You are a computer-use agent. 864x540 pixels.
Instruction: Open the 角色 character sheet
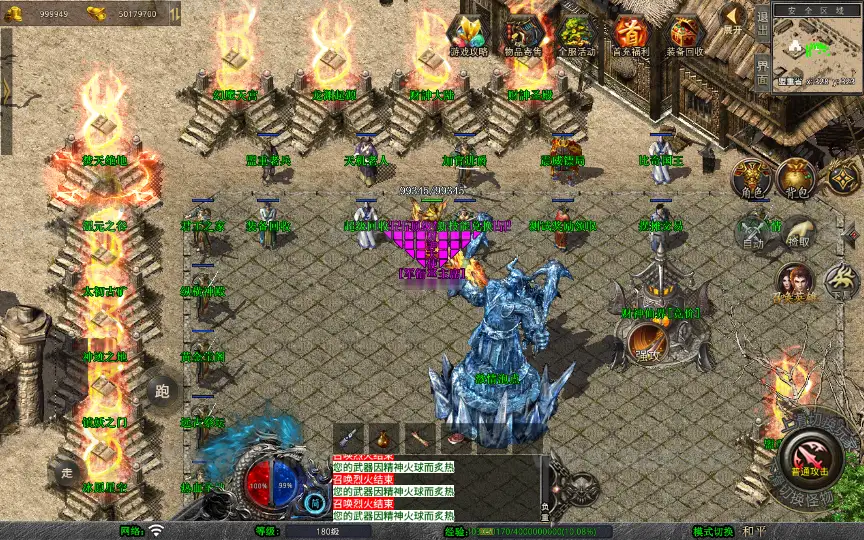click(x=752, y=178)
